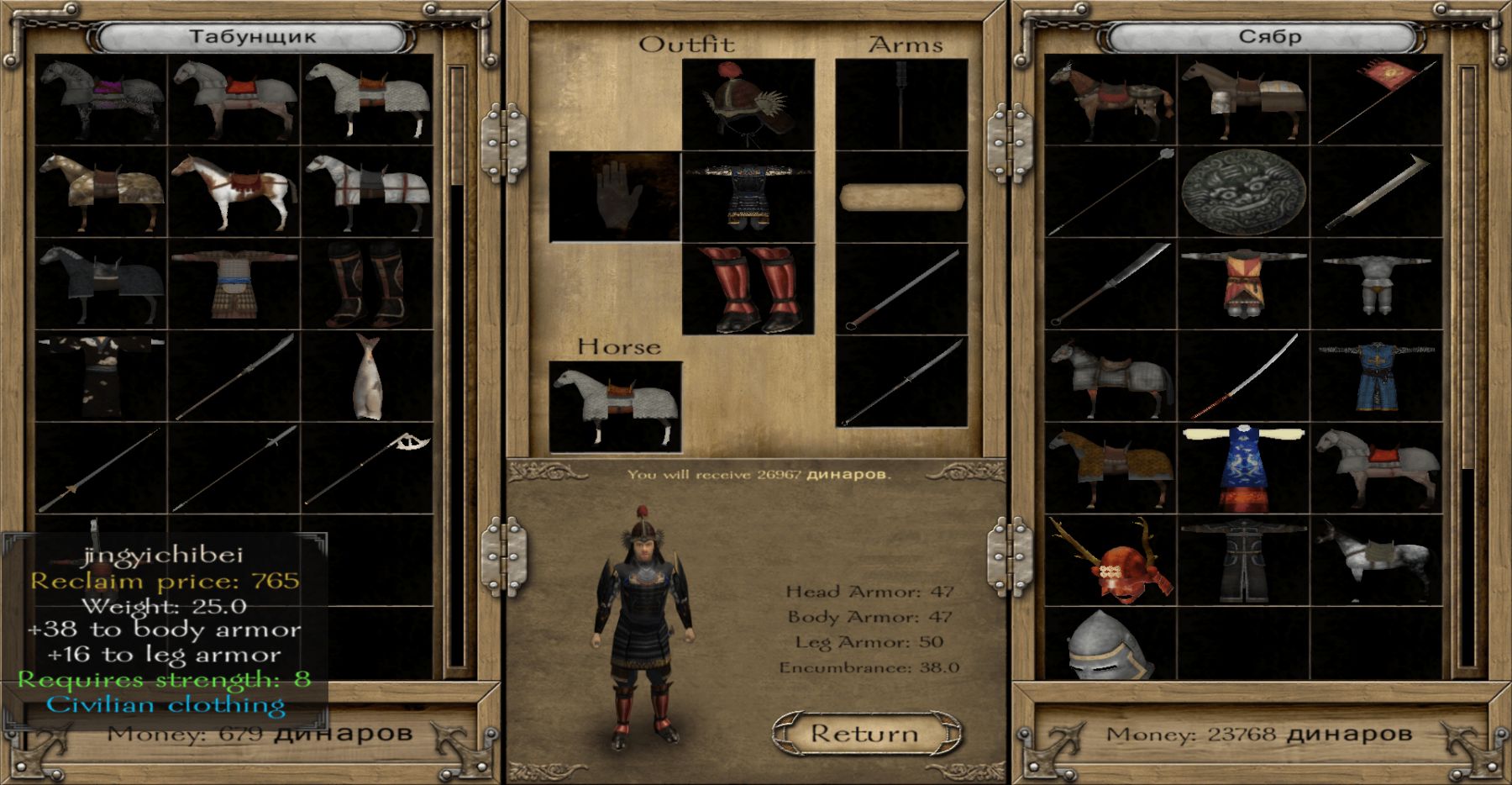Click the equipped gloves slot

pyautogui.click(x=615, y=197)
